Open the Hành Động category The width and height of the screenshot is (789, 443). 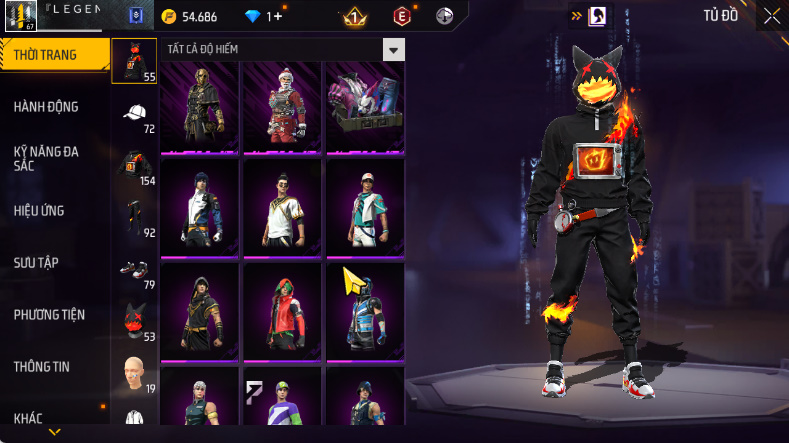[x=46, y=107]
